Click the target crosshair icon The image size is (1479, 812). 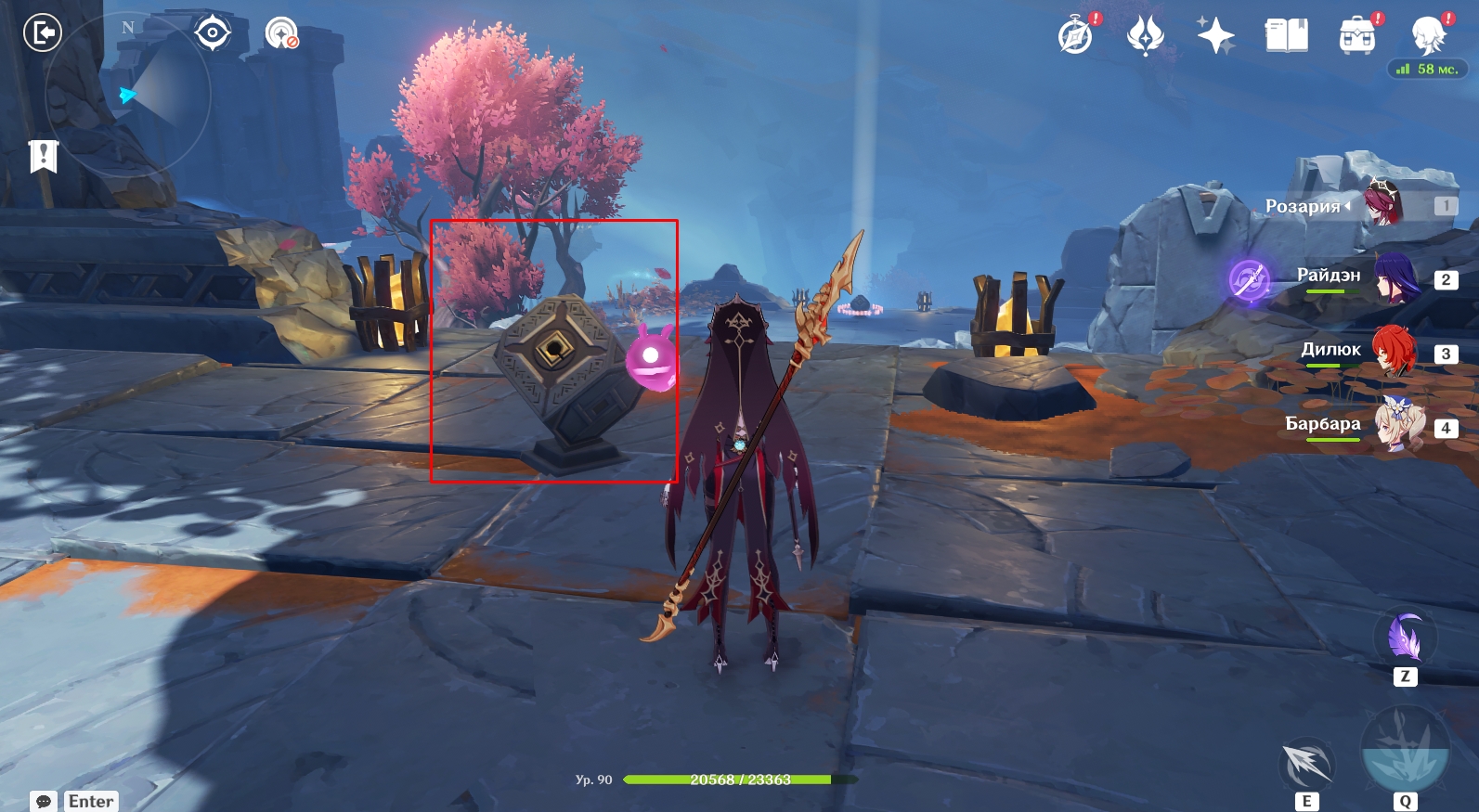[213, 33]
